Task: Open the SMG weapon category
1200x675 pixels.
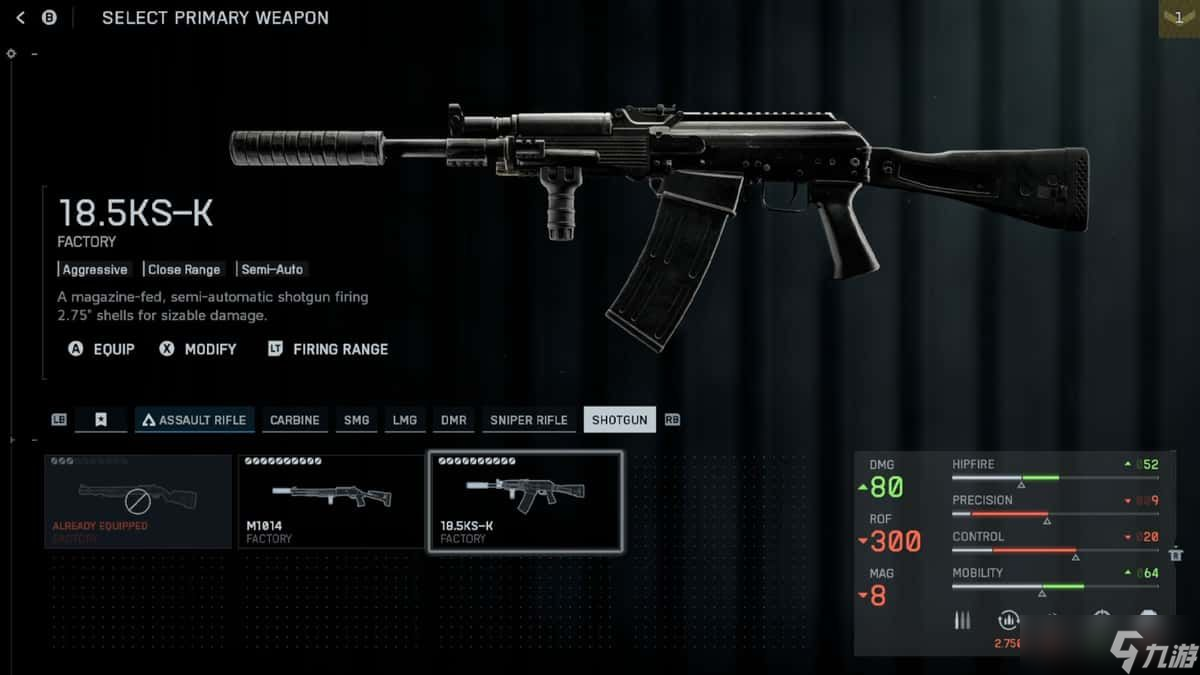Action: coord(357,420)
